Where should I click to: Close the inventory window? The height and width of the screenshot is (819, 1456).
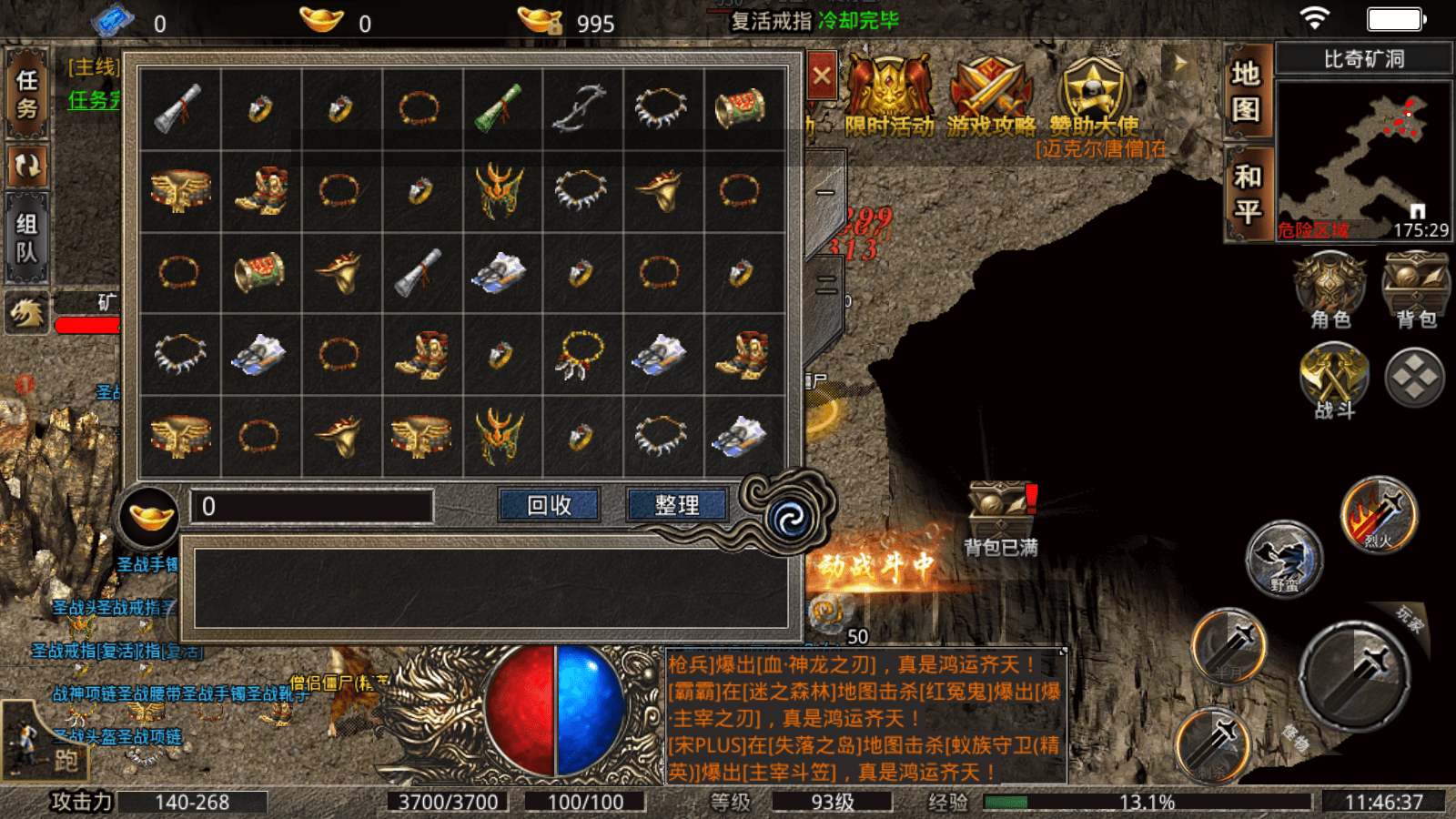(822, 76)
